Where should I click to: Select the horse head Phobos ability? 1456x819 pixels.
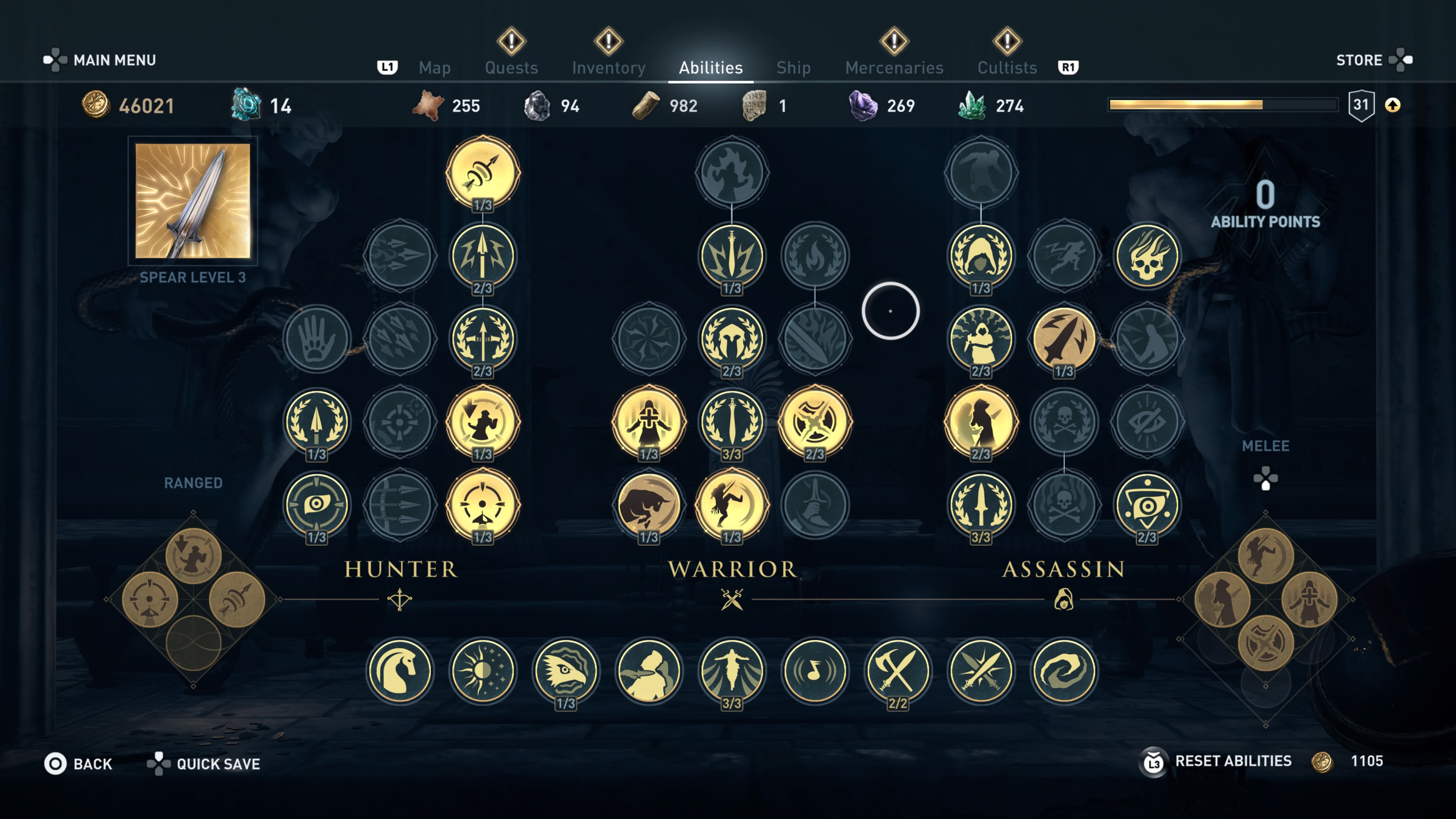point(400,670)
